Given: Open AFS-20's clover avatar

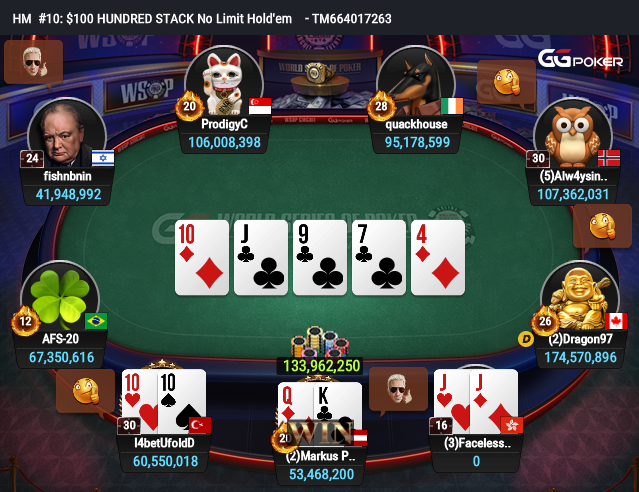Looking at the screenshot, I should coord(64,297).
